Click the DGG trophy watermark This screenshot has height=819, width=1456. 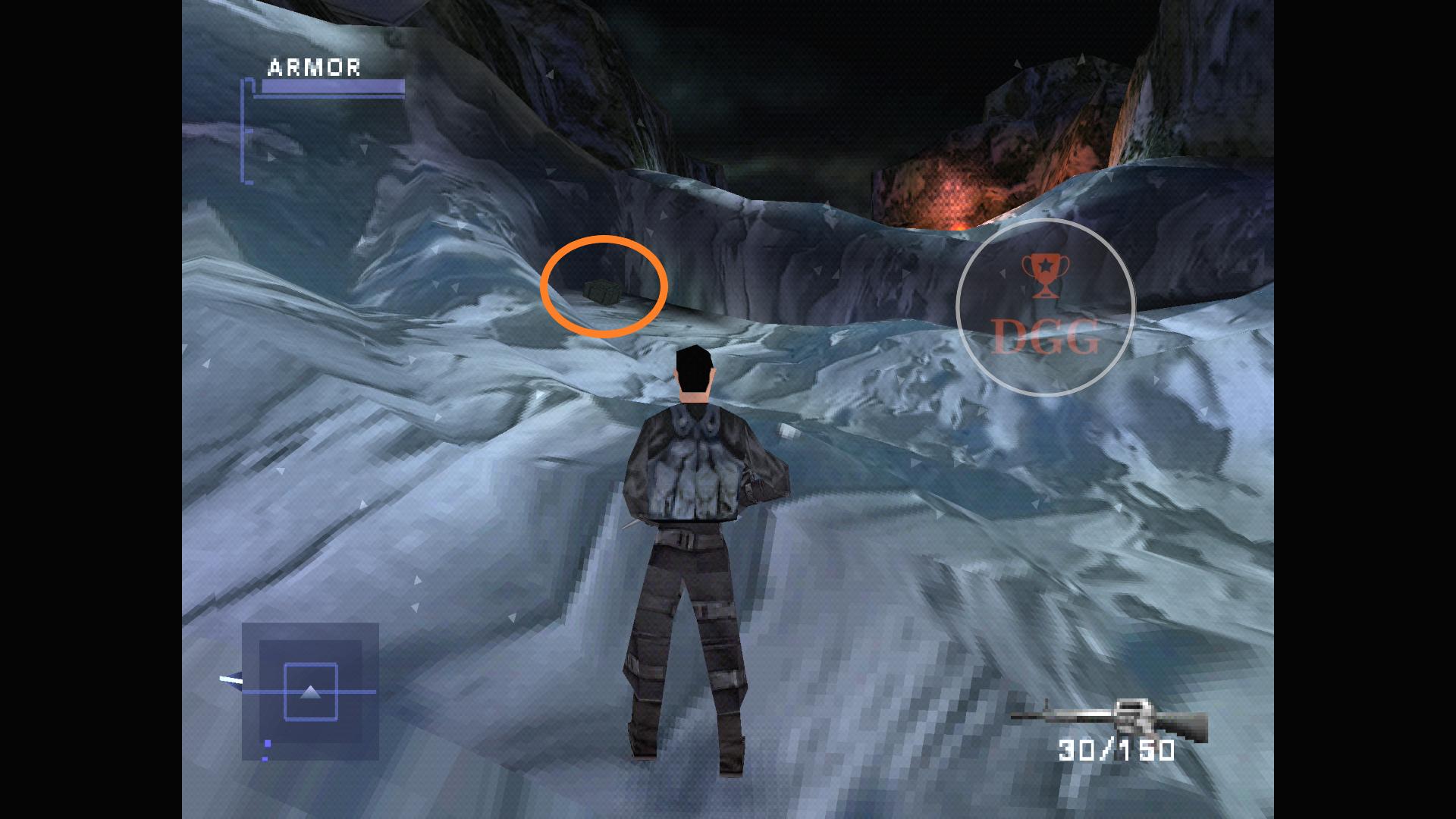(x=1045, y=307)
